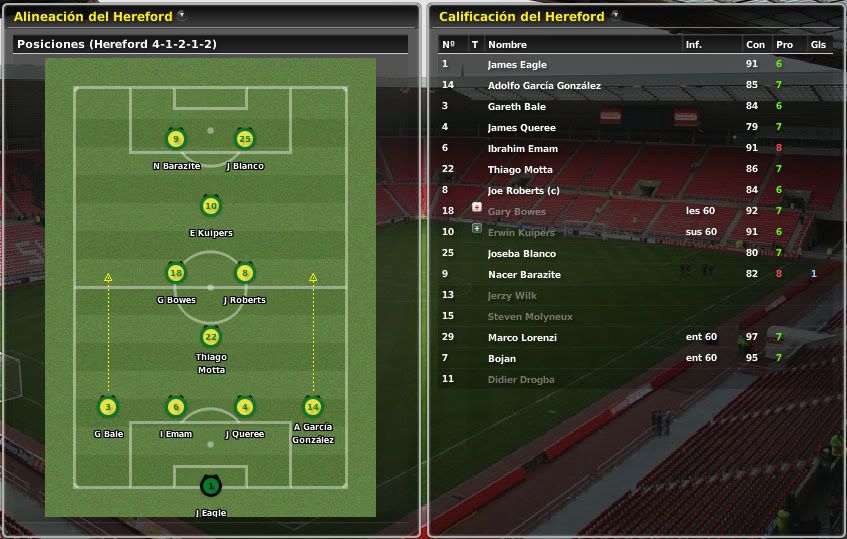Open the Calificación del Hereford dropdown arrow
Image resolution: width=847 pixels, height=539 pixels.
(615, 16)
